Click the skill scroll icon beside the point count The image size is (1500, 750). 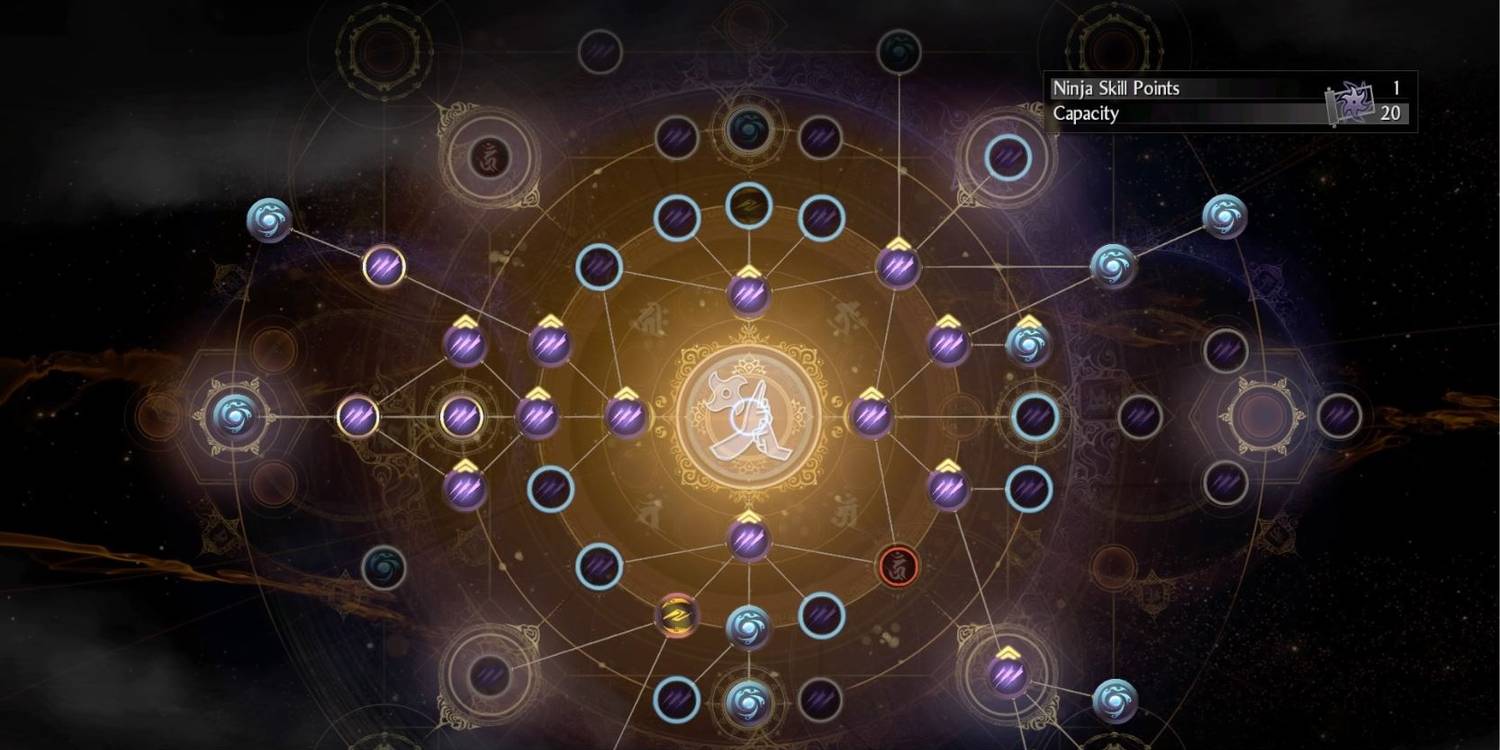coord(1362,100)
